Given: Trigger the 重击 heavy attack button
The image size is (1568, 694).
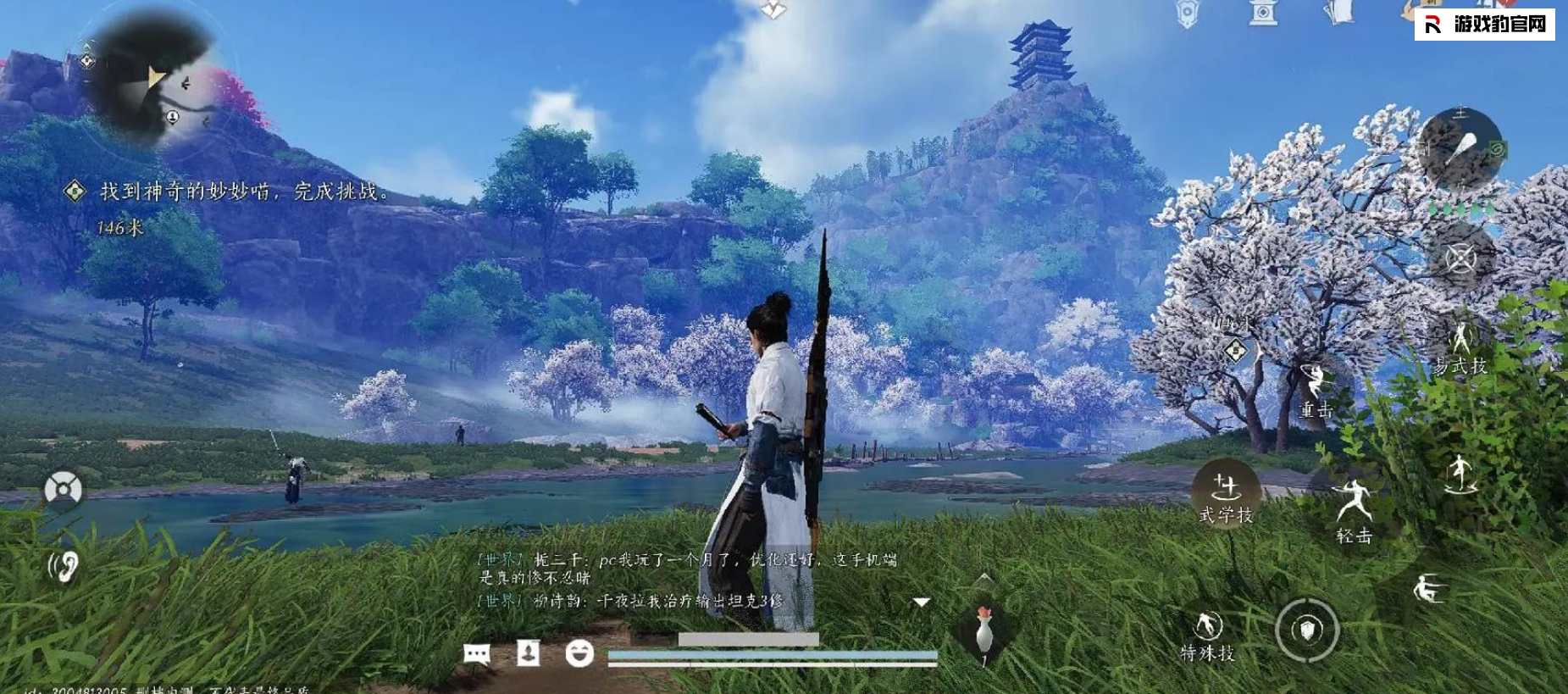Looking at the screenshot, I should pos(1315,390).
